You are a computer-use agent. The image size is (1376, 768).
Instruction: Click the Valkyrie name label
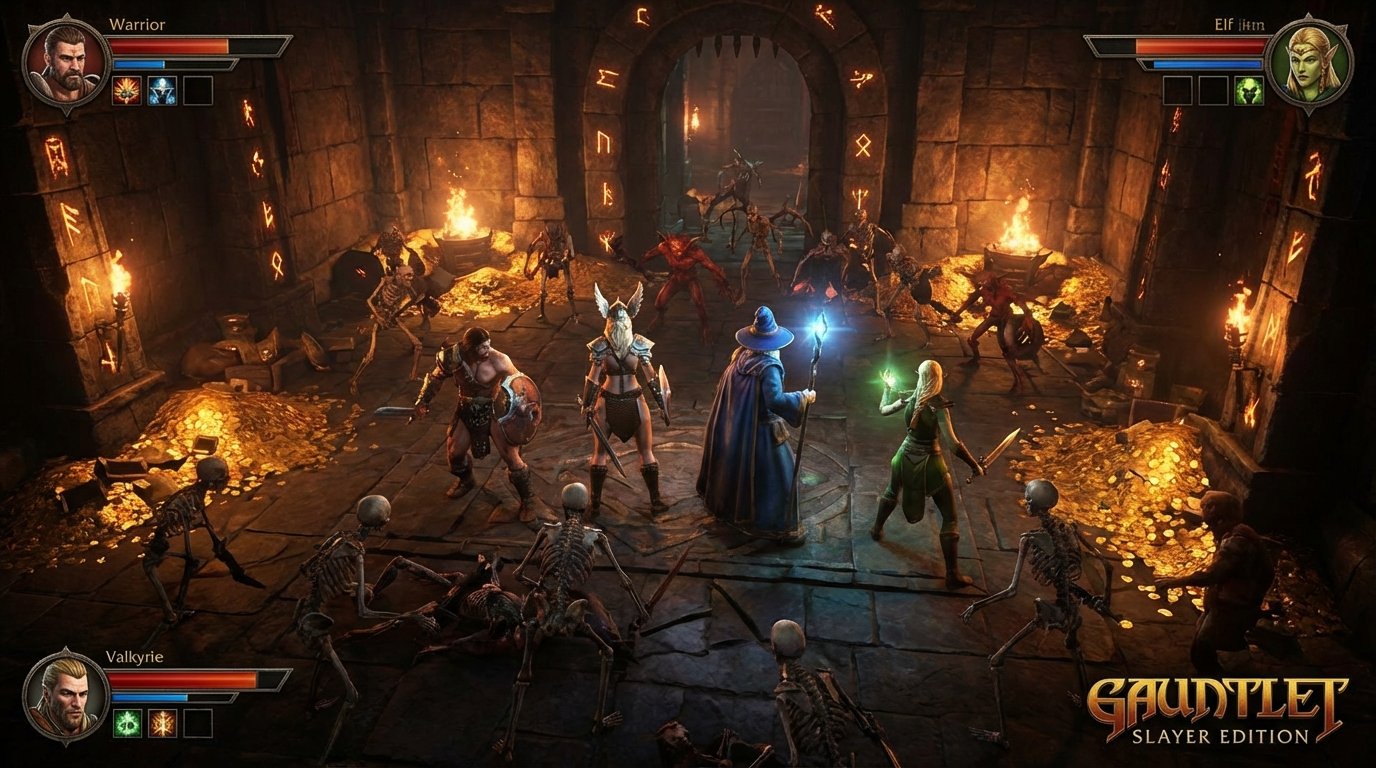tap(134, 656)
